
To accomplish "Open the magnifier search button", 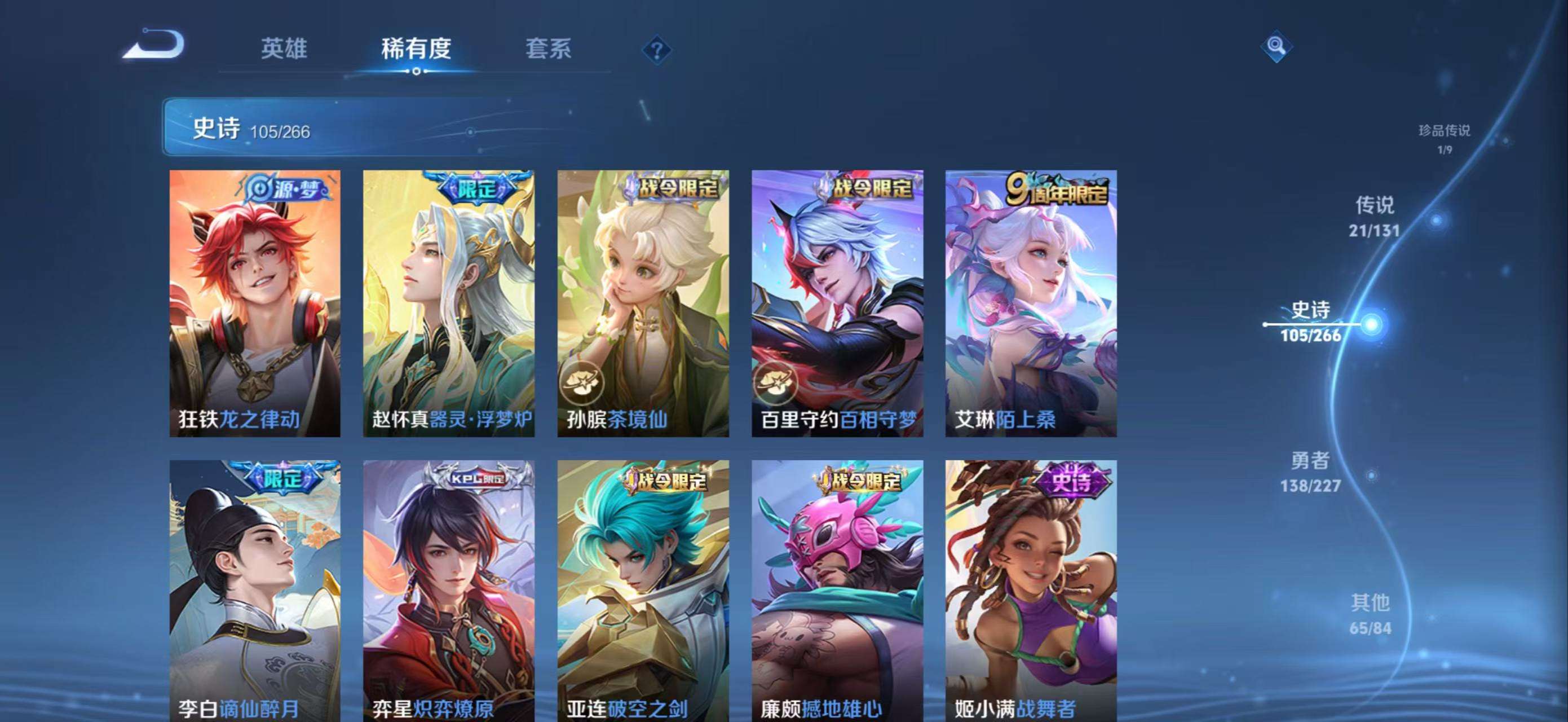I will click(1276, 46).
